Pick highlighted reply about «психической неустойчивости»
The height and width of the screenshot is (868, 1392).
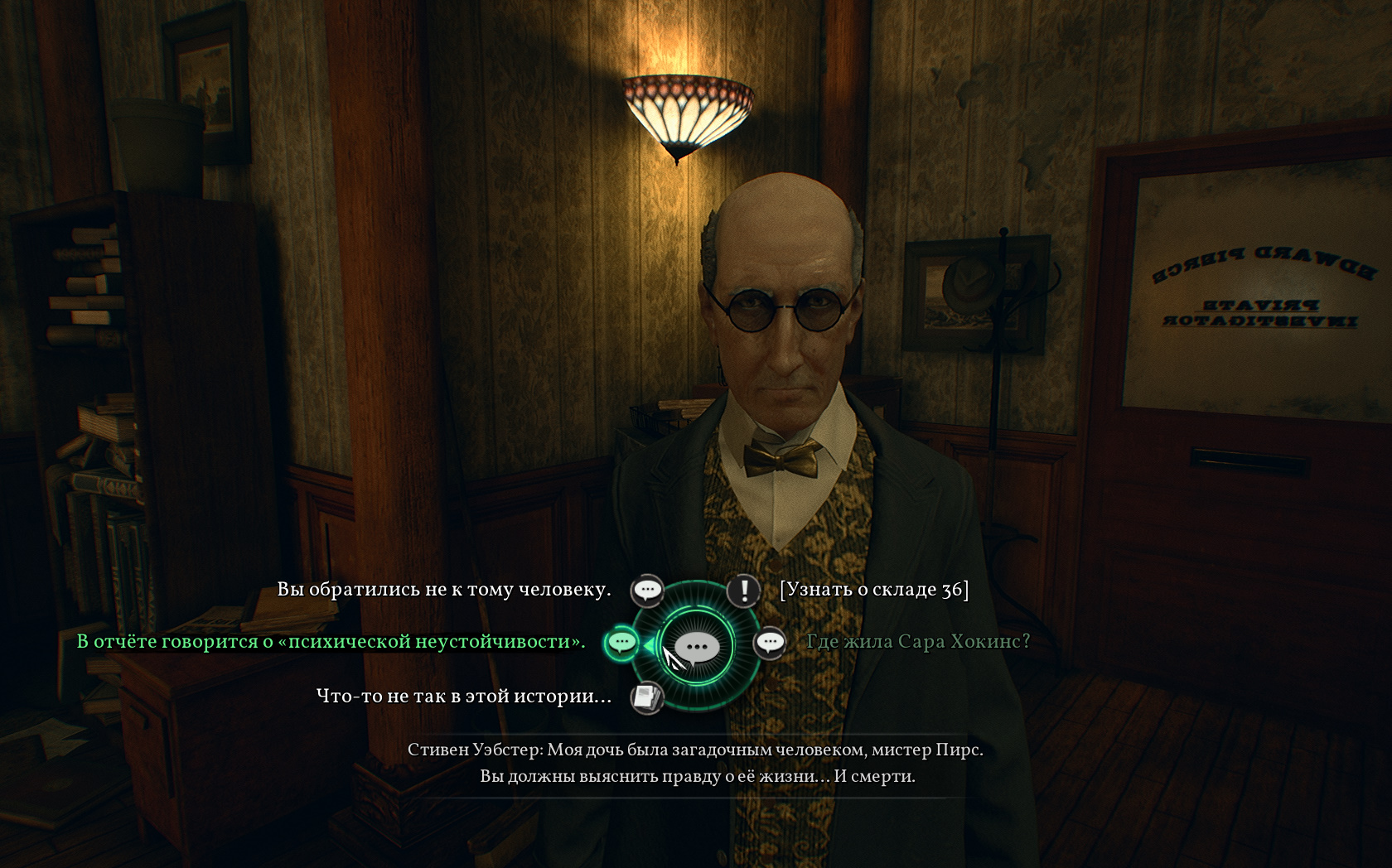tap(331, 642)
